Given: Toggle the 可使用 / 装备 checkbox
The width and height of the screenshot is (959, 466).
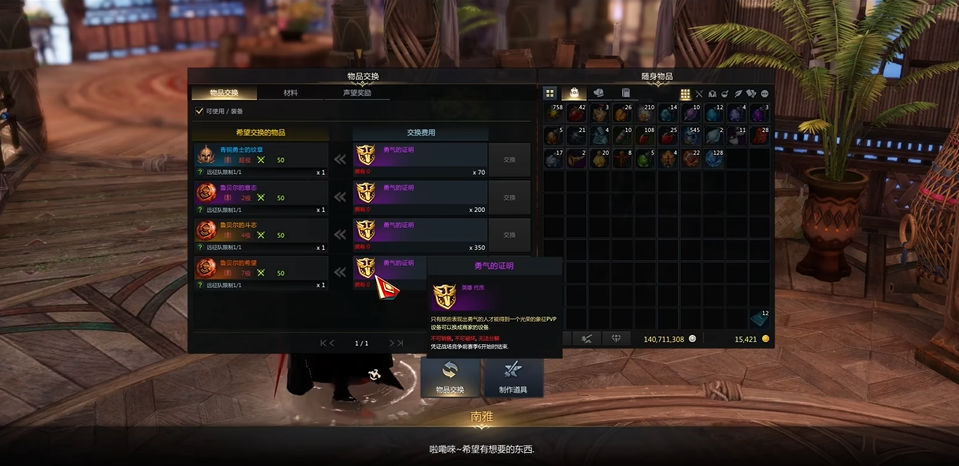Looking at the screenshot, I should click(x=200, y=112).
